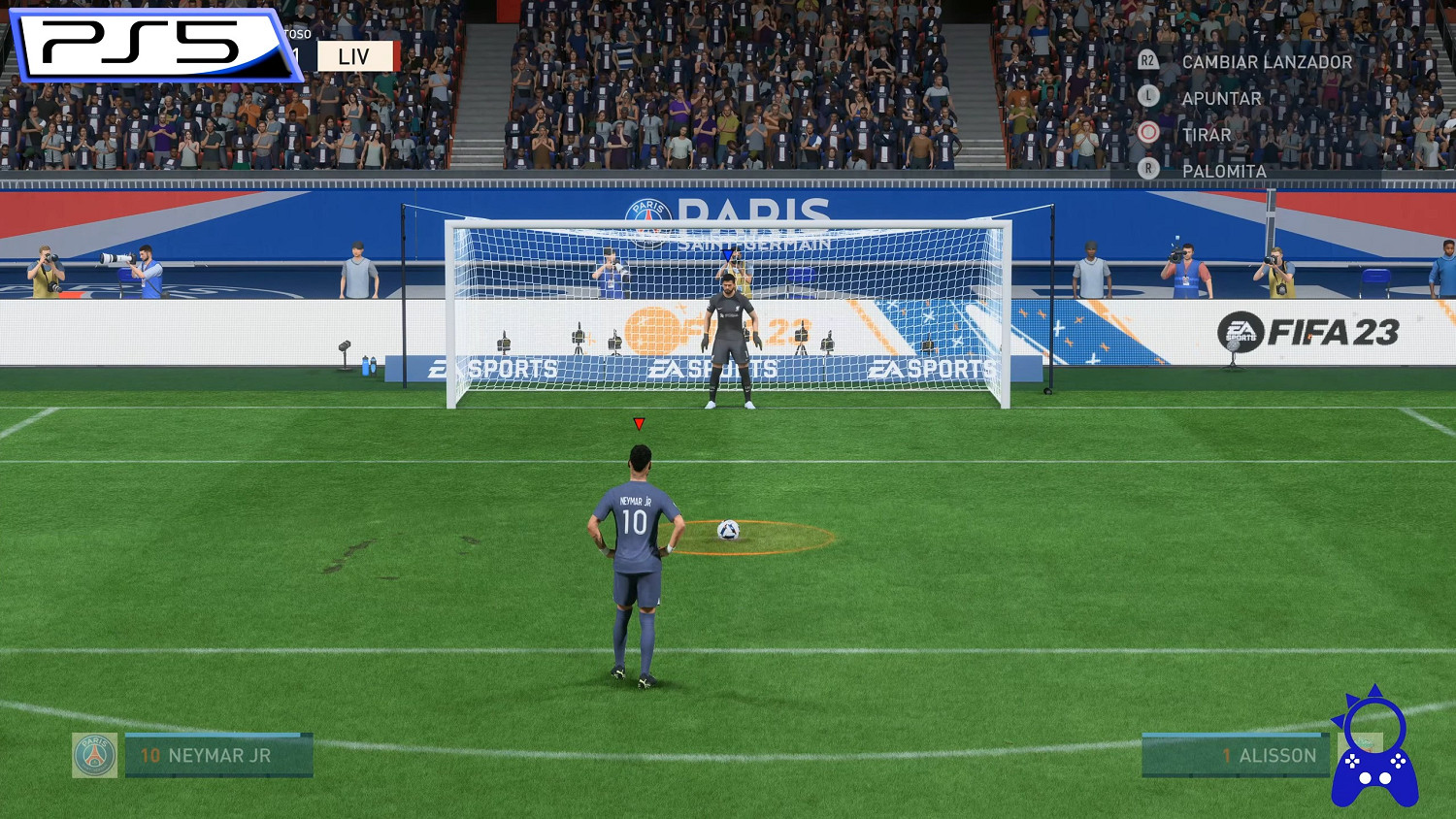Click the circle Tirar shot icon

pyautogui.click(x=1151, y=134)
